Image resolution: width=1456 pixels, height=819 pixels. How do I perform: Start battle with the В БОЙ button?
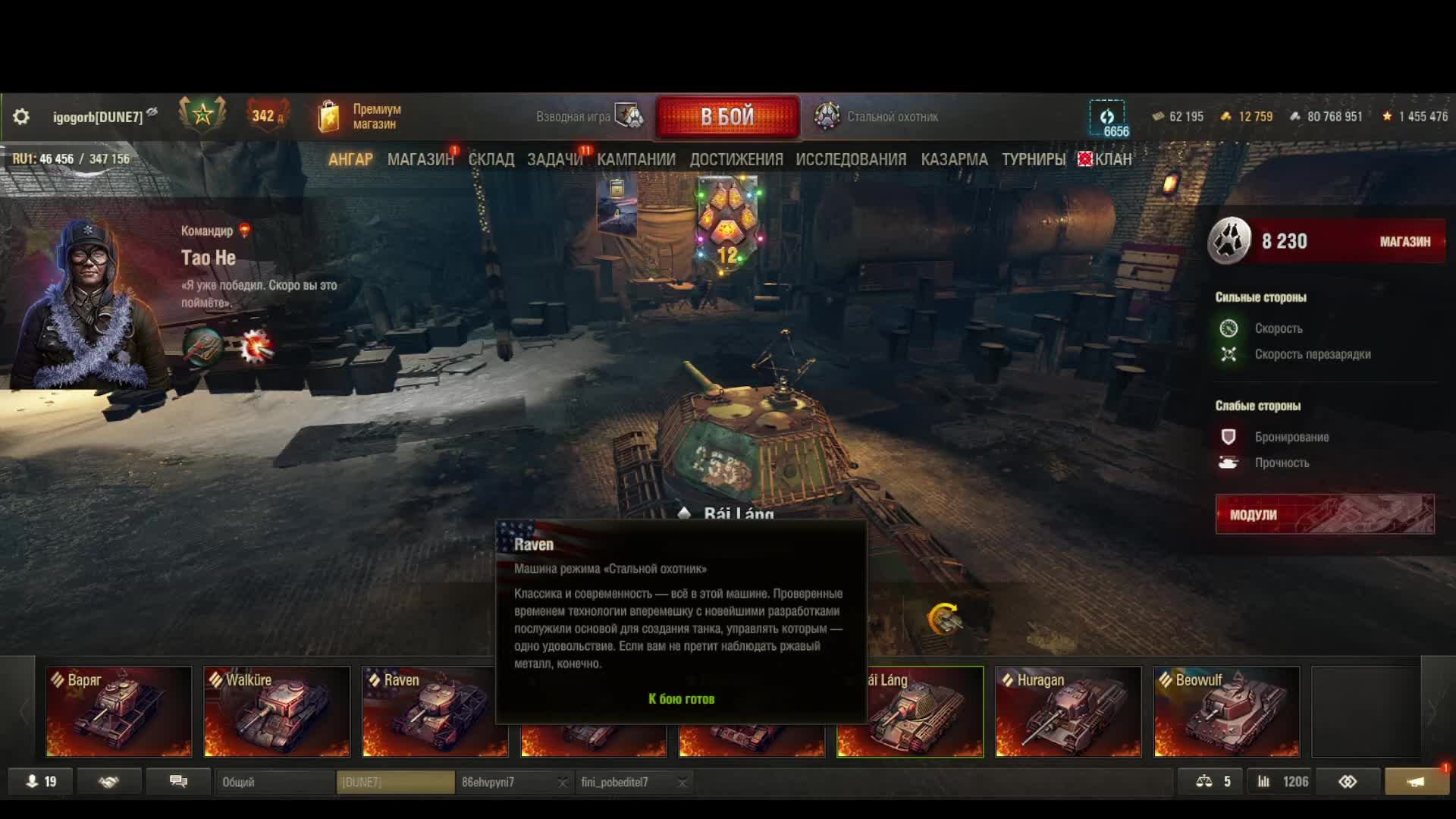click(727, 117)
